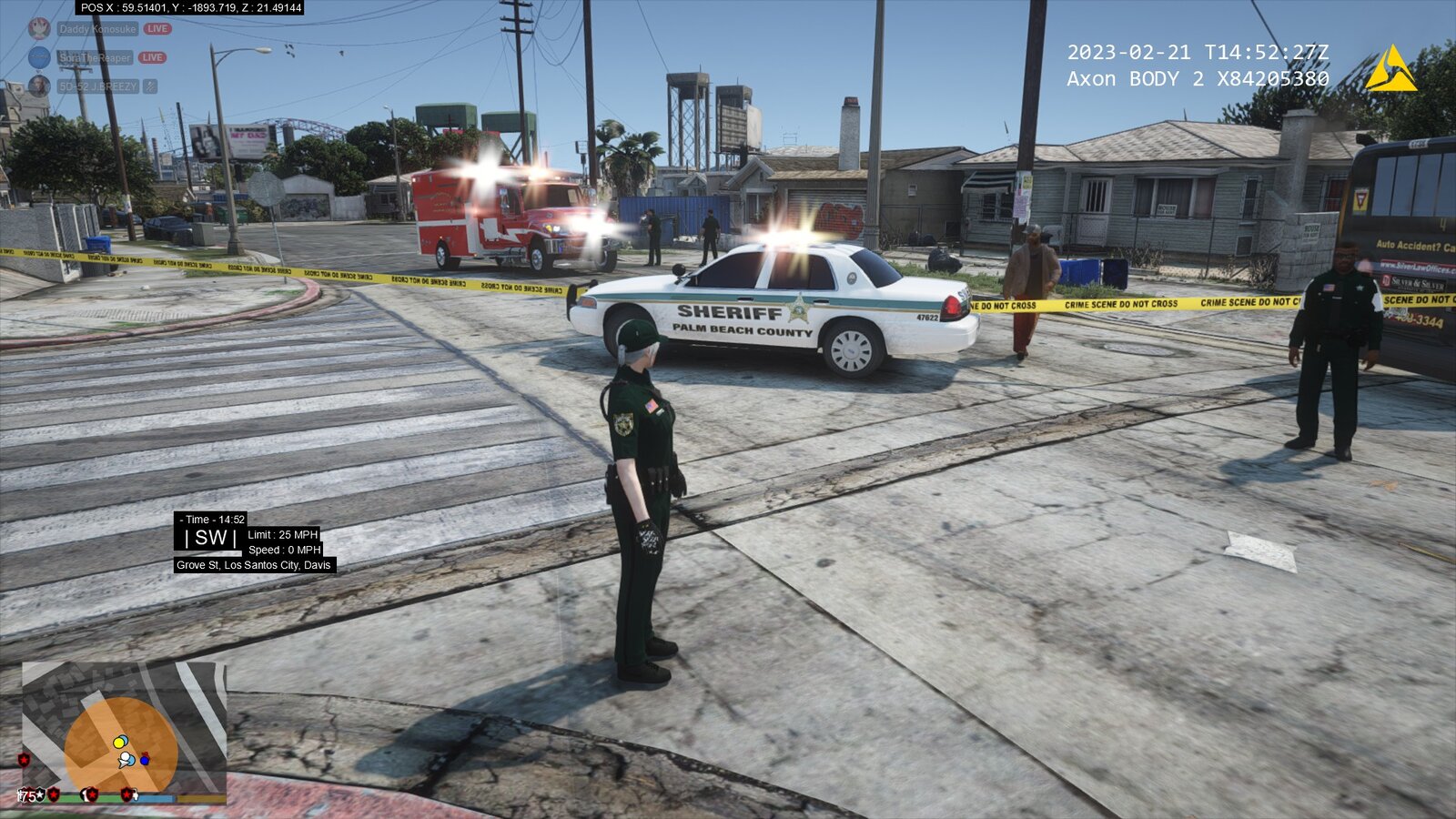Select the yellow blip on the minimap
The width and height of the screenshot is (1456, 819).
[119, 742]
